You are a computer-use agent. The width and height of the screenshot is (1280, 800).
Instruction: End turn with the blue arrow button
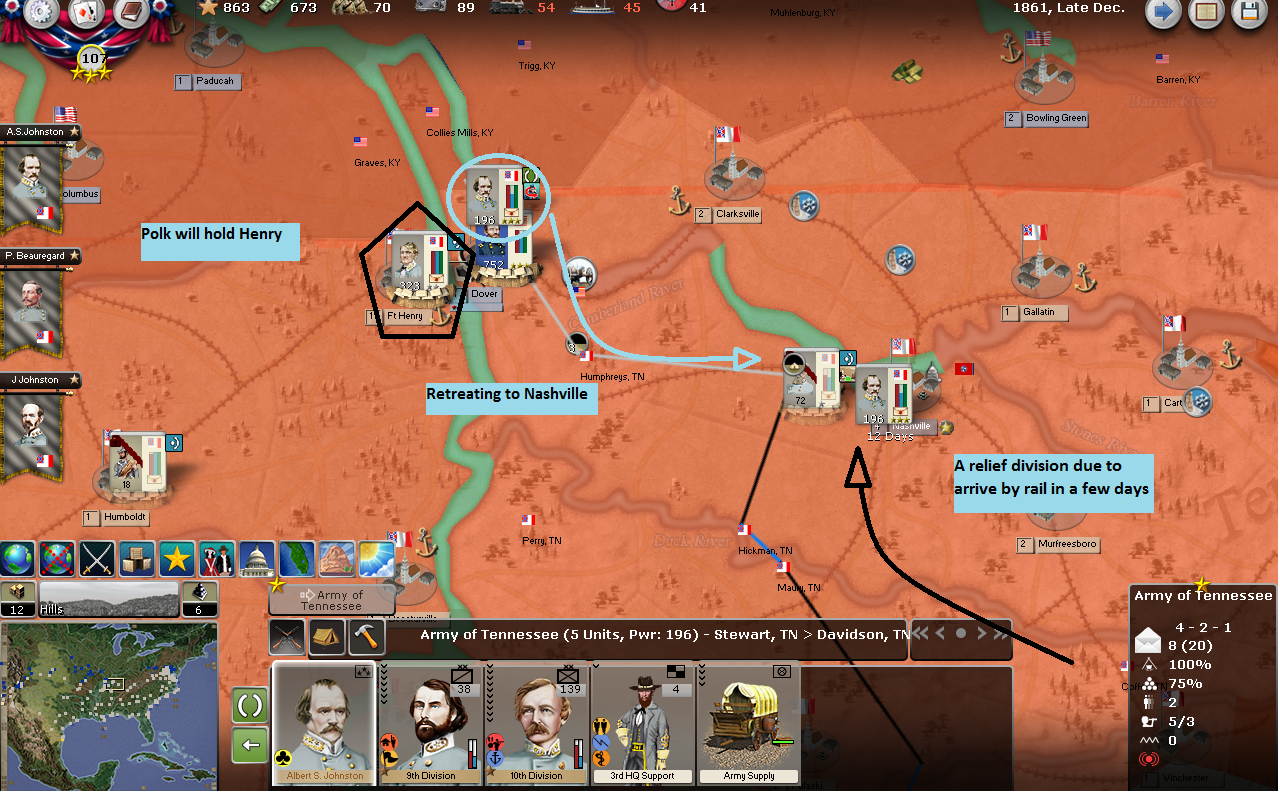1163,13
